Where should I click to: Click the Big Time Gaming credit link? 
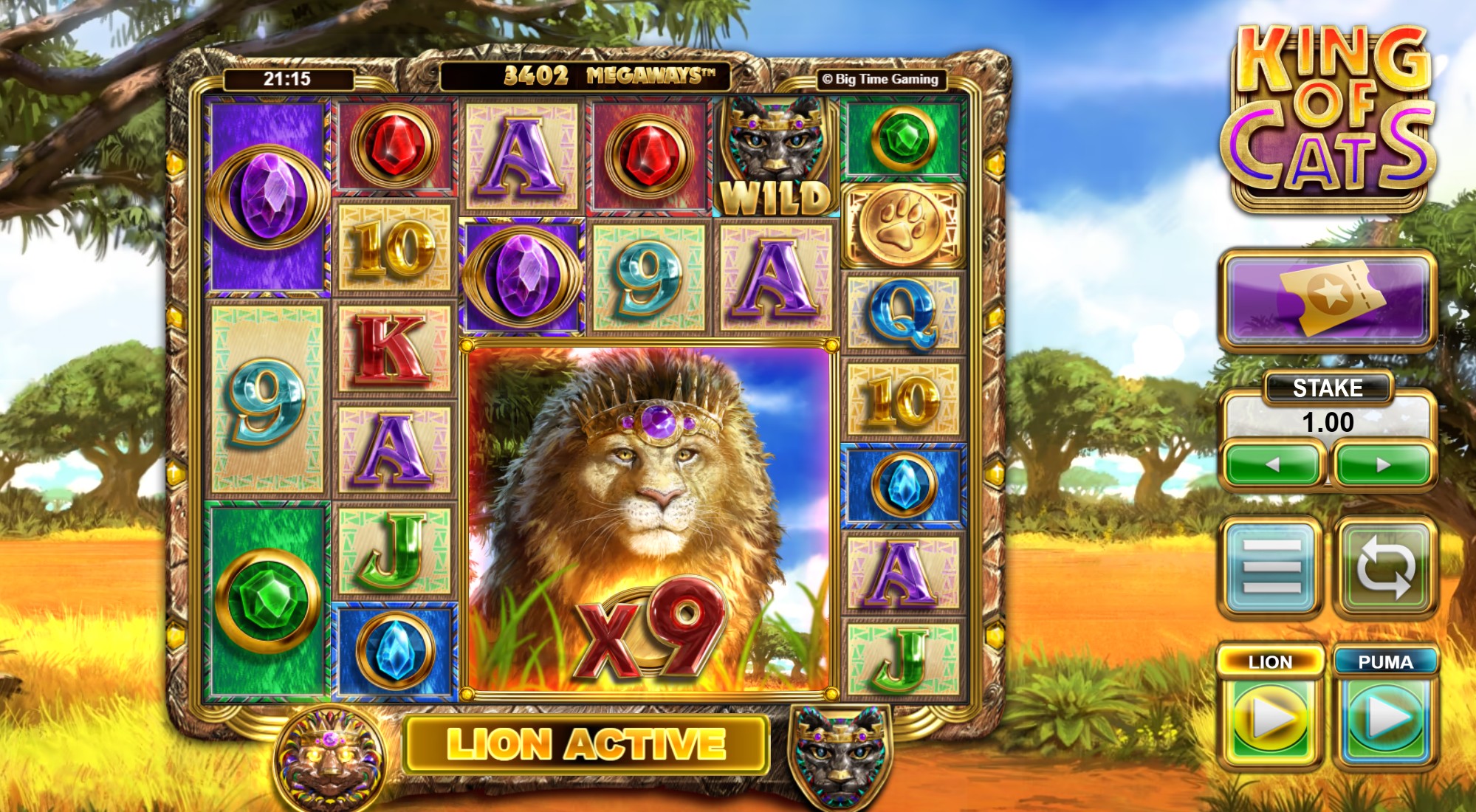click(x=883, y=79)
